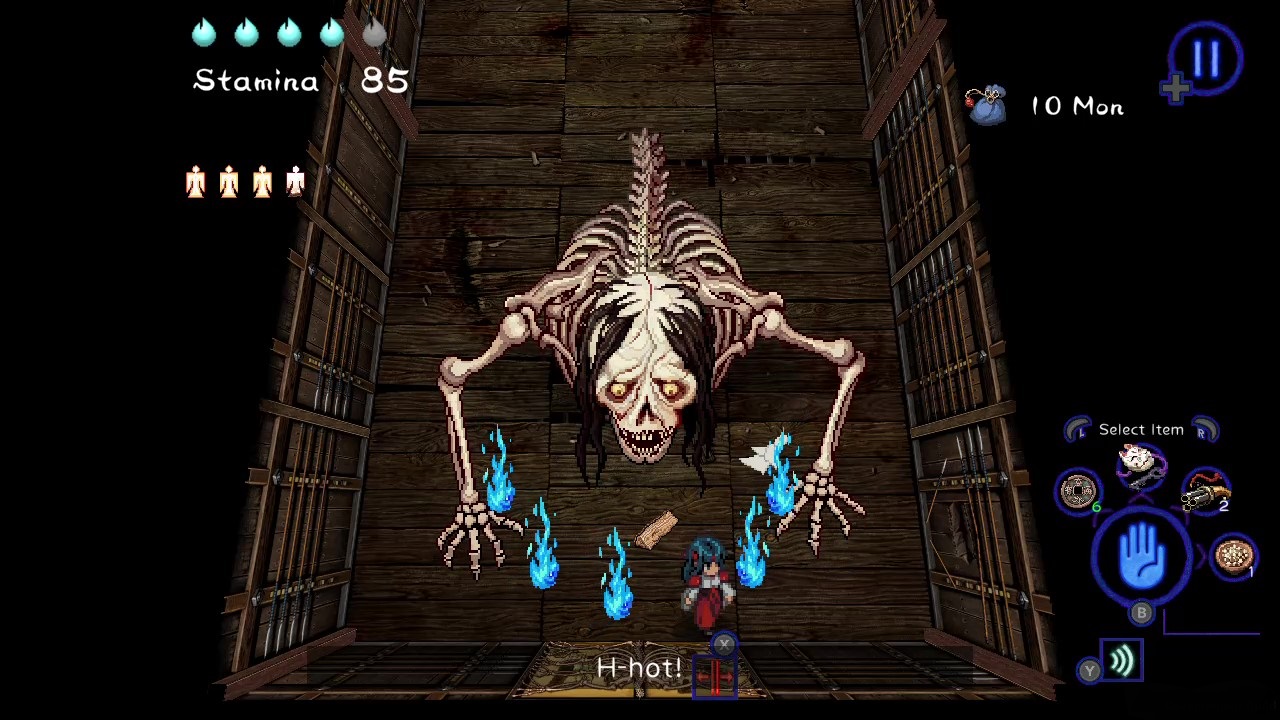Image resolution: width=1280 pixels, height=720 pixels.
Task: Click the H-hot! dialogue text
Action: (638, 667)
